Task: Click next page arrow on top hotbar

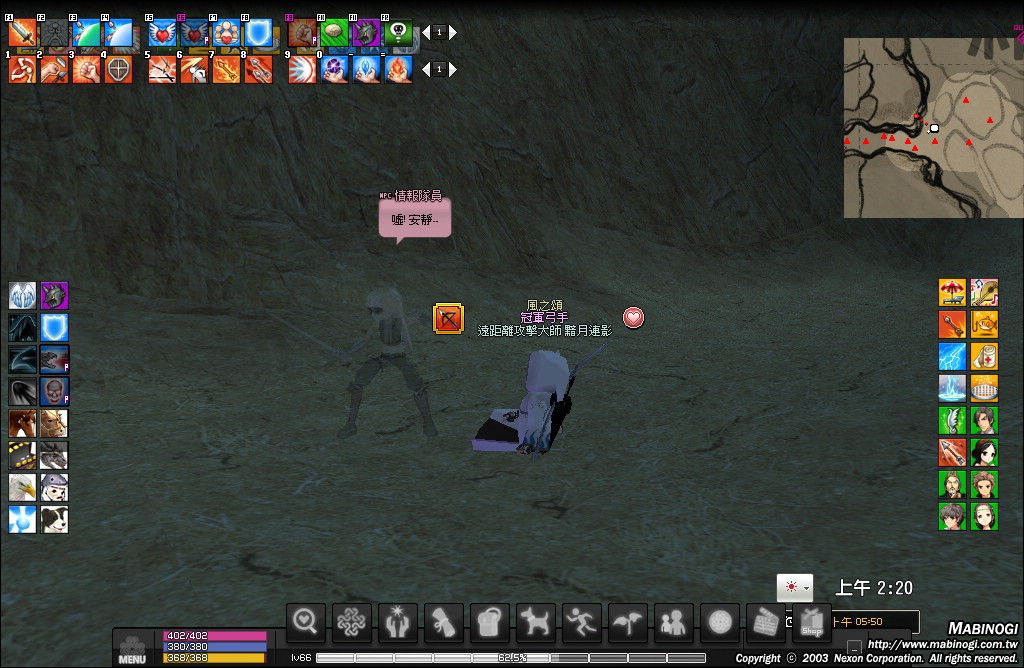Action: 453,33
